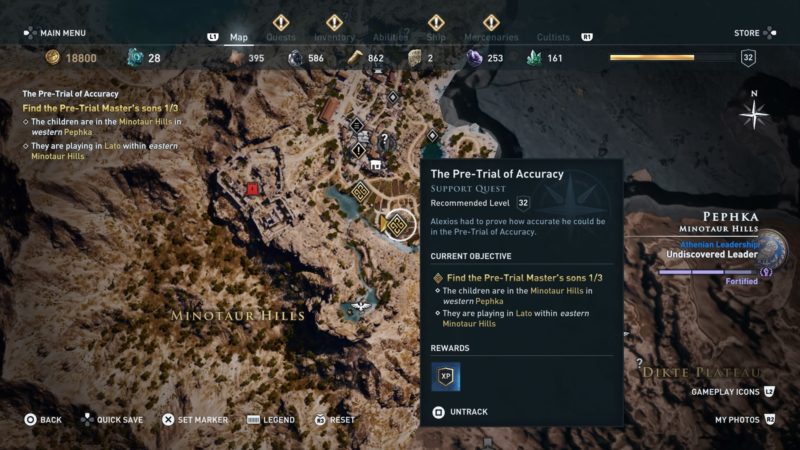The width and height of the screenshot is (800, 450).
Task: Show Gameplay Icons filter
Action: click(x=728, y=392)
